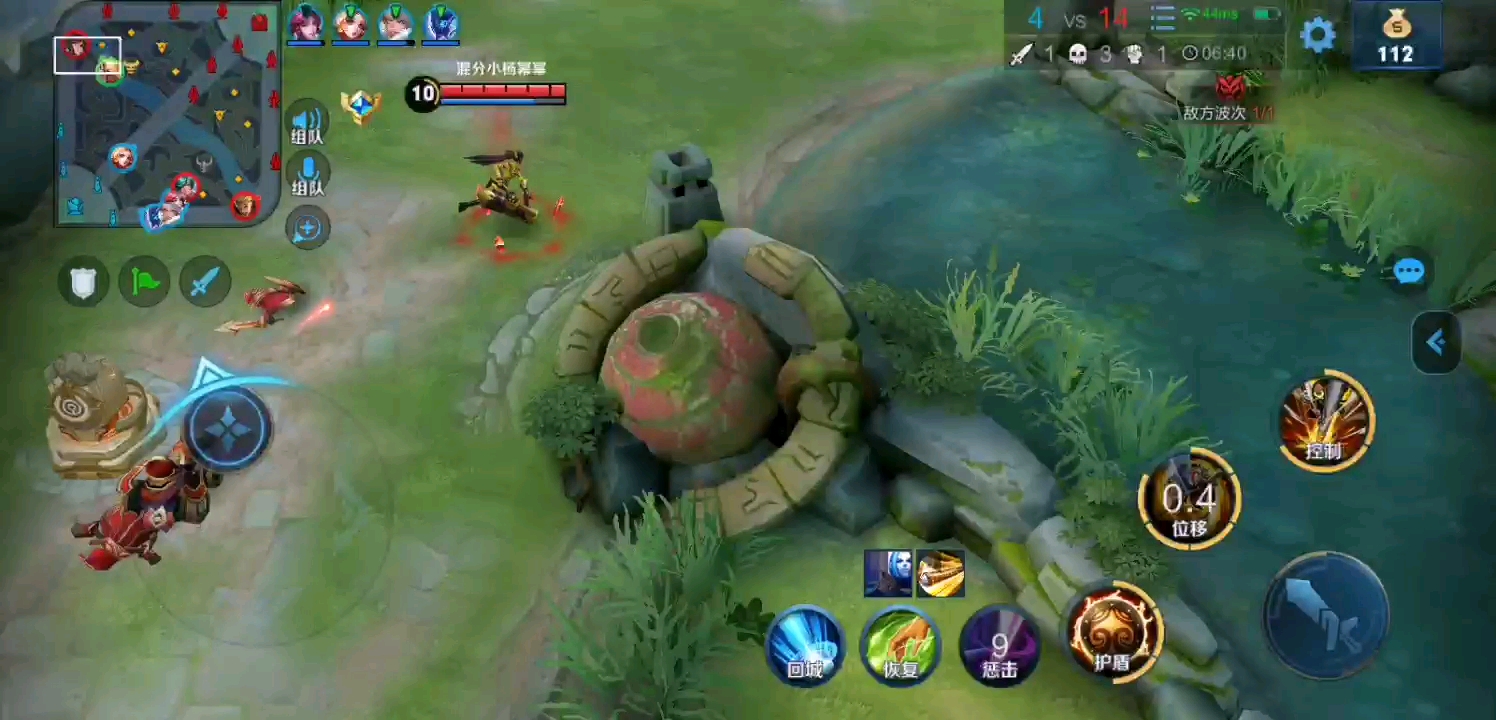Send the sword attack signal

(205, 282)
